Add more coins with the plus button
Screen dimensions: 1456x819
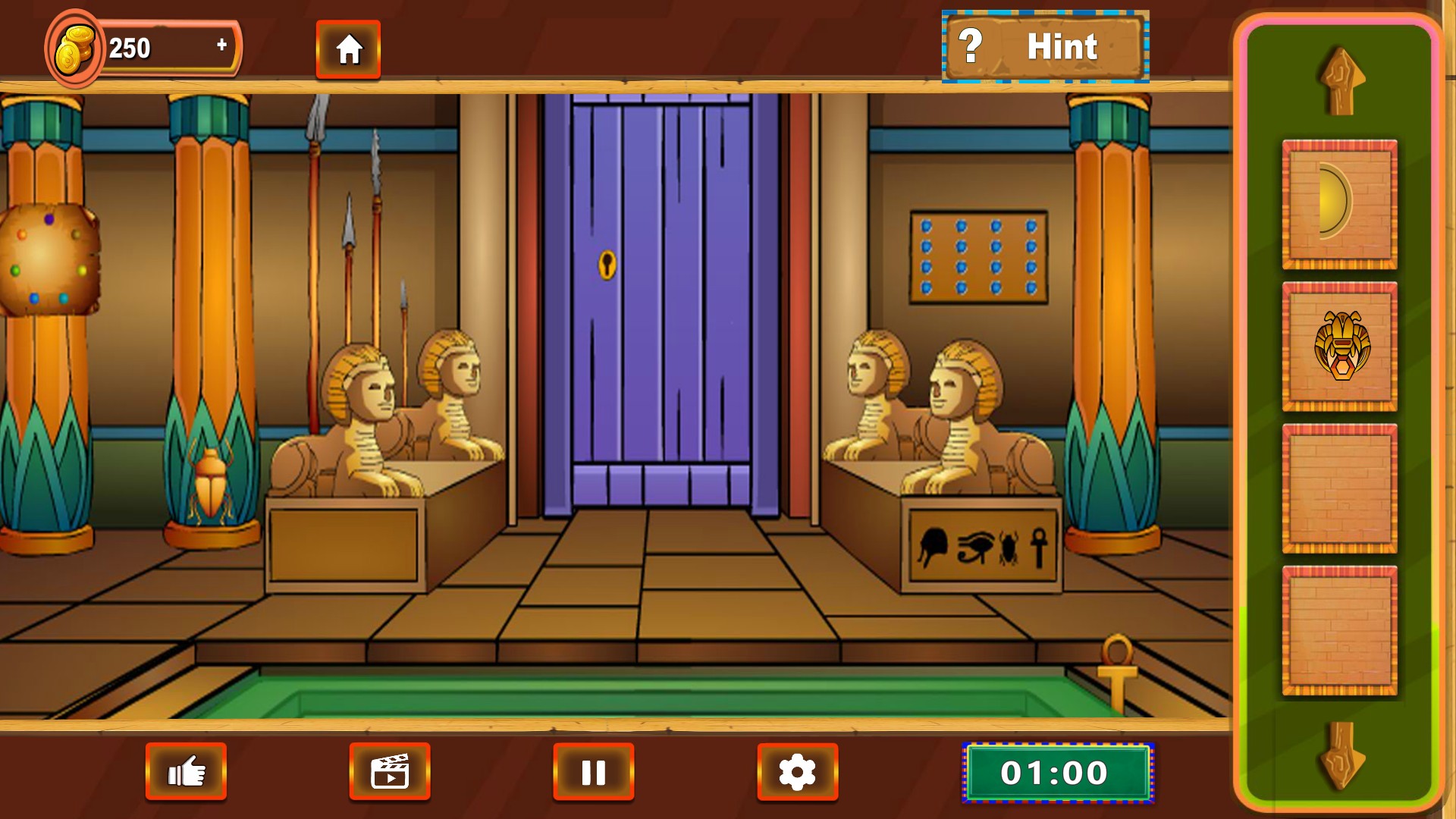coord(221,45)
